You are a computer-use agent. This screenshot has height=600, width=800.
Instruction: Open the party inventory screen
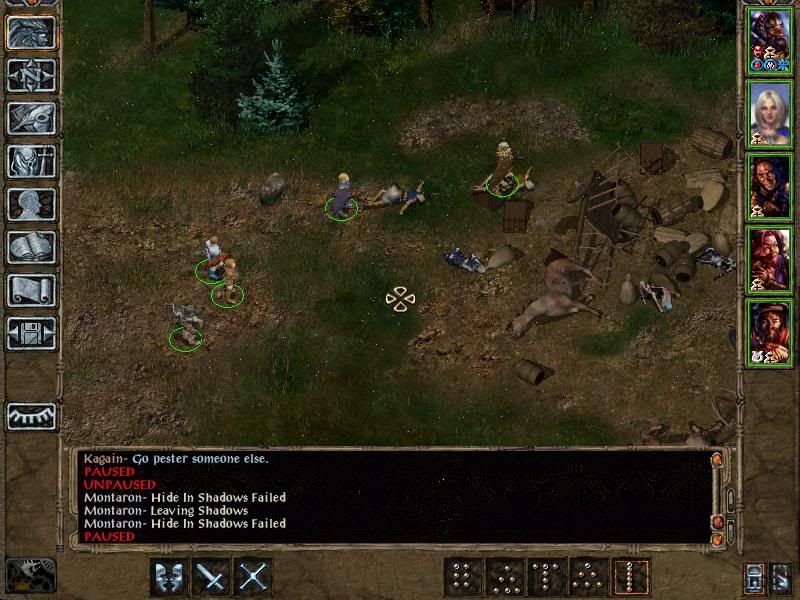click(x=31, y=161)
